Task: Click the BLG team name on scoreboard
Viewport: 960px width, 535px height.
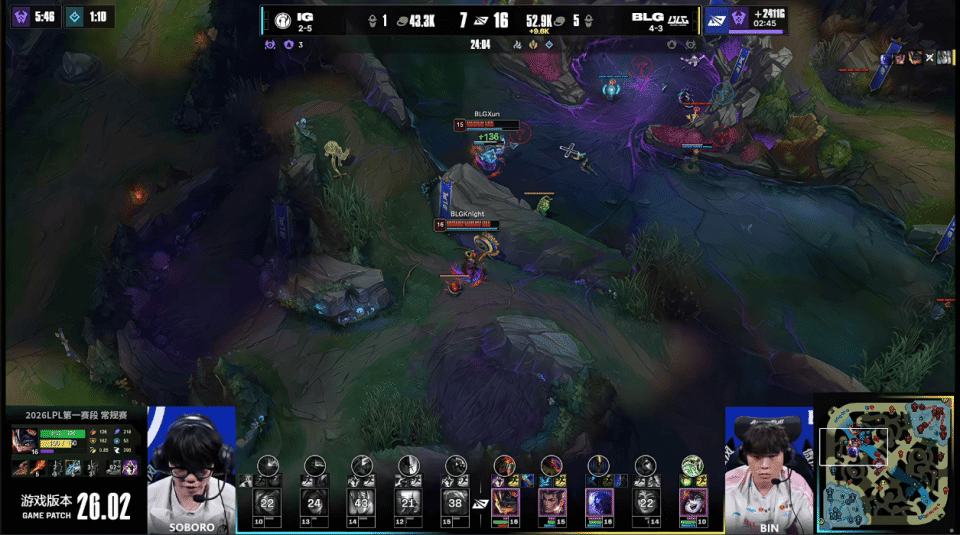Action: pos(643,16)
